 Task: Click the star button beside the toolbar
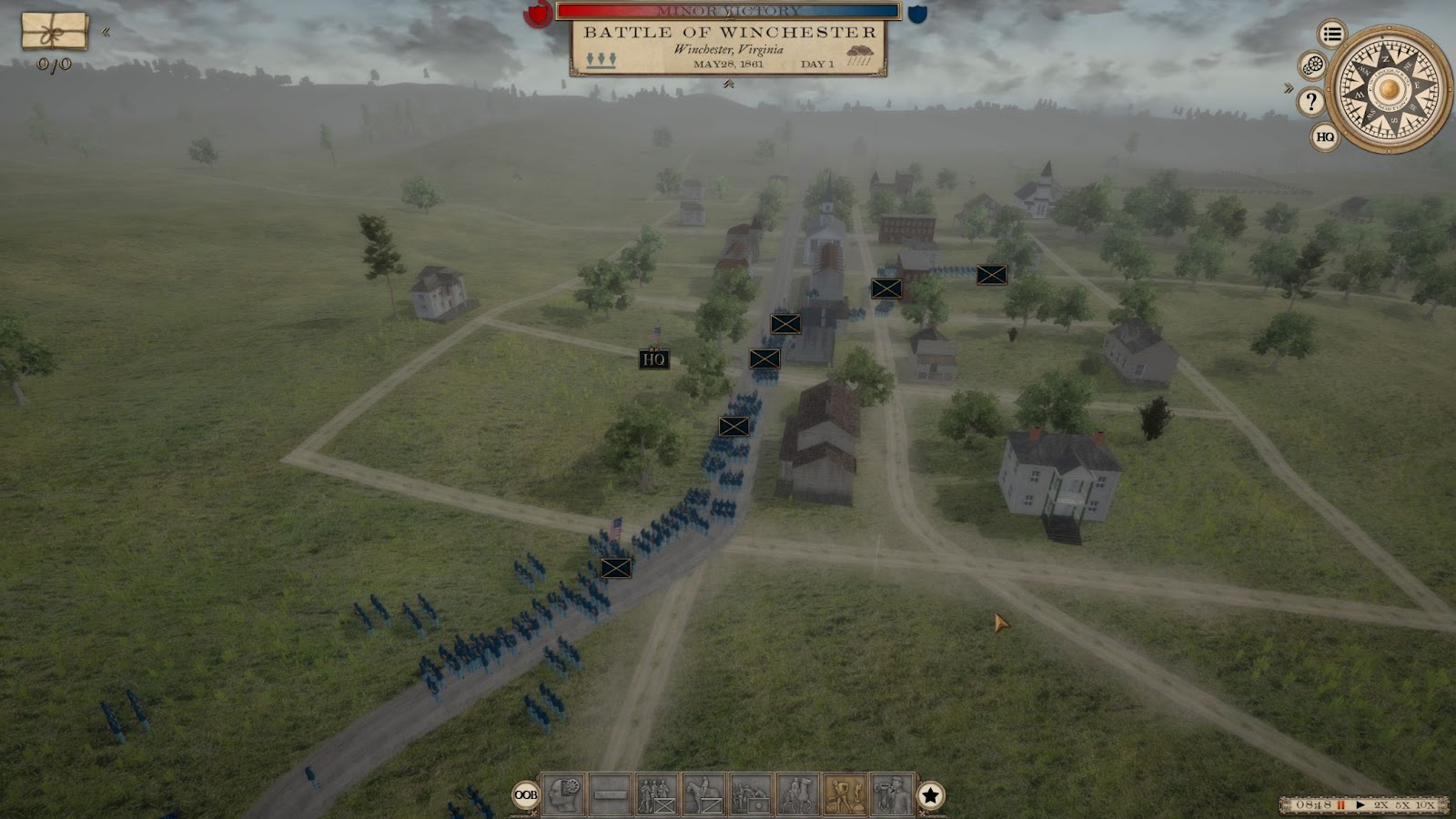point(930,795)
